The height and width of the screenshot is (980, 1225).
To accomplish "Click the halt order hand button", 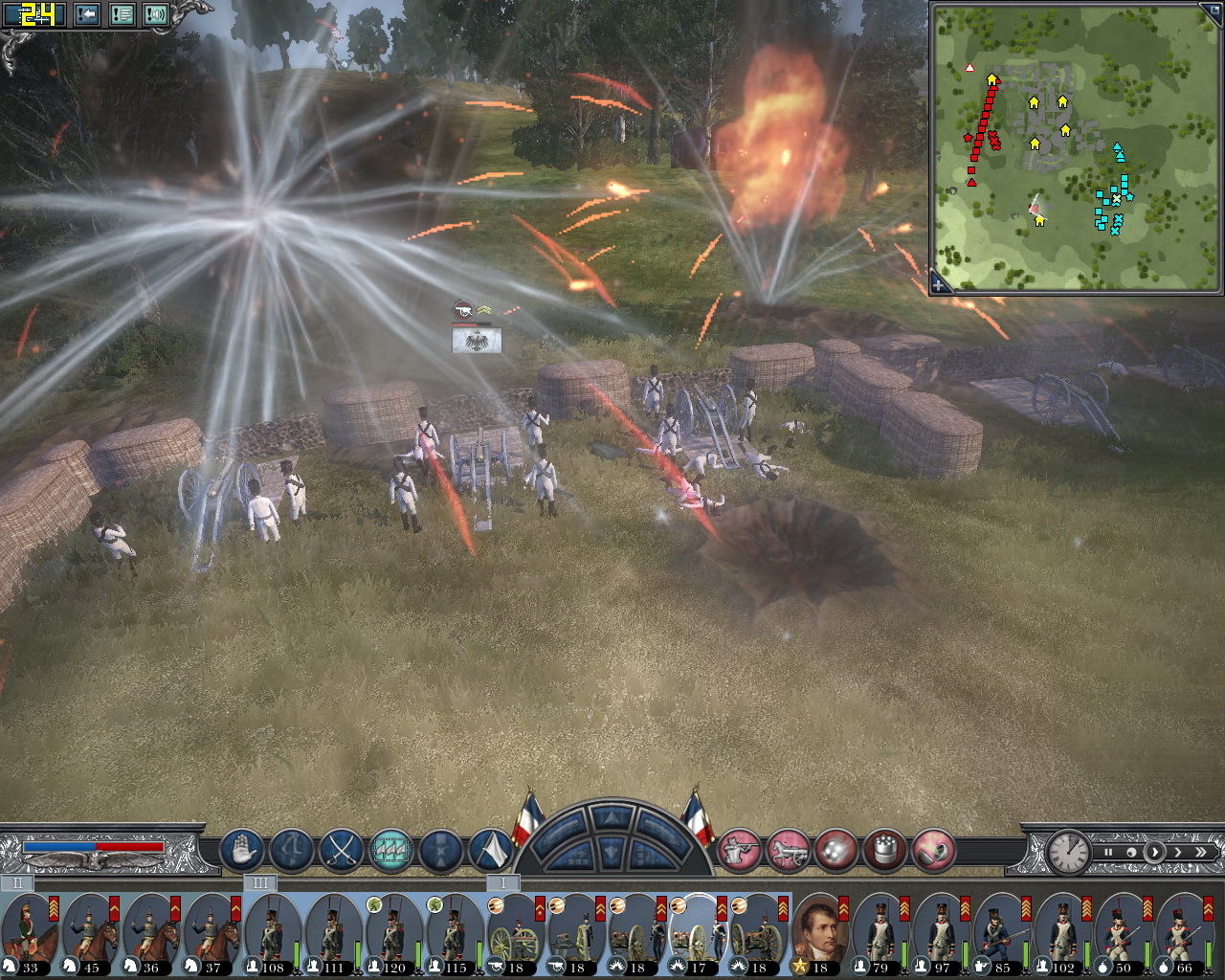I will coord(242,849).
